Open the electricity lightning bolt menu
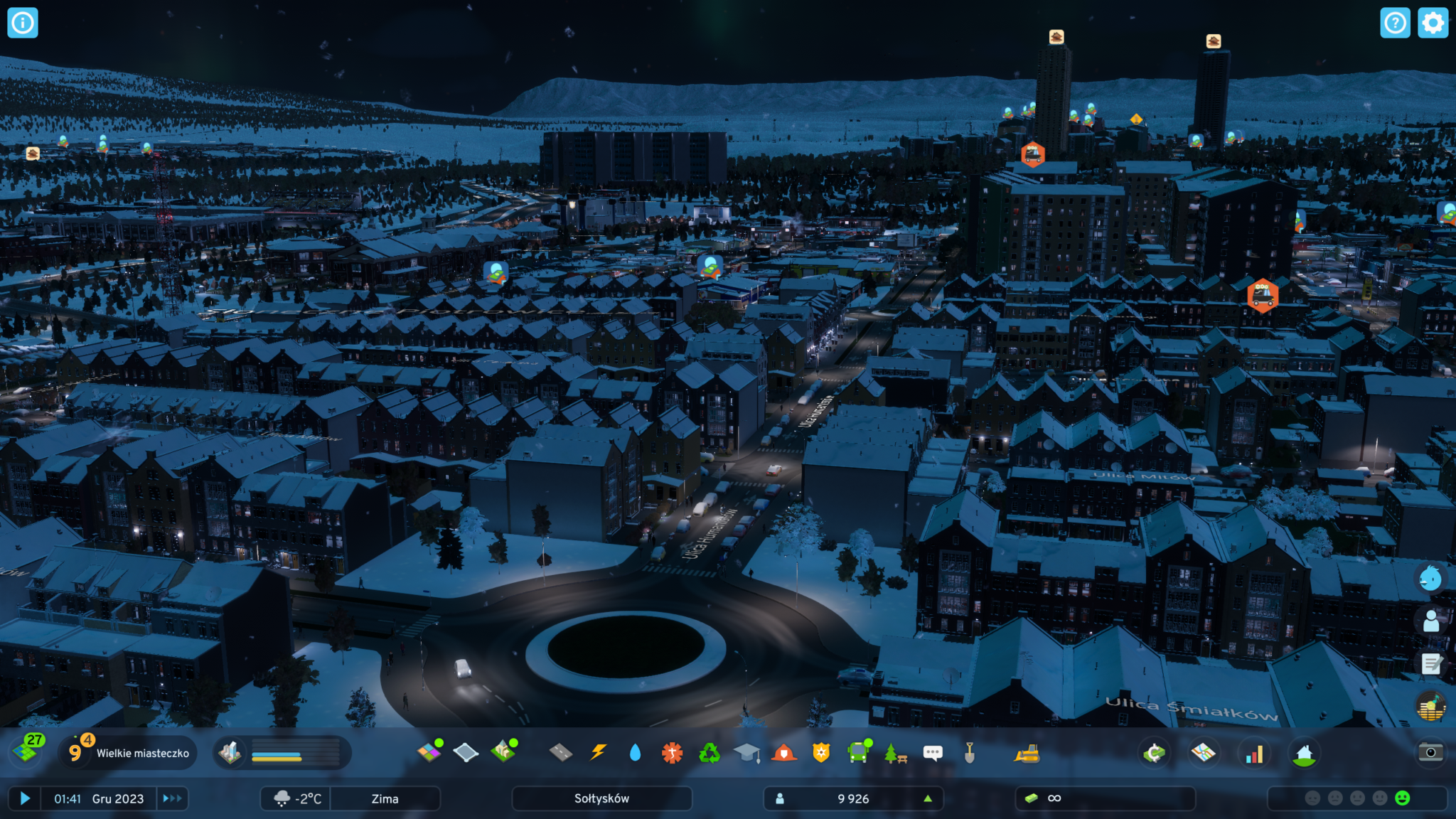 [x=599, y=752]
